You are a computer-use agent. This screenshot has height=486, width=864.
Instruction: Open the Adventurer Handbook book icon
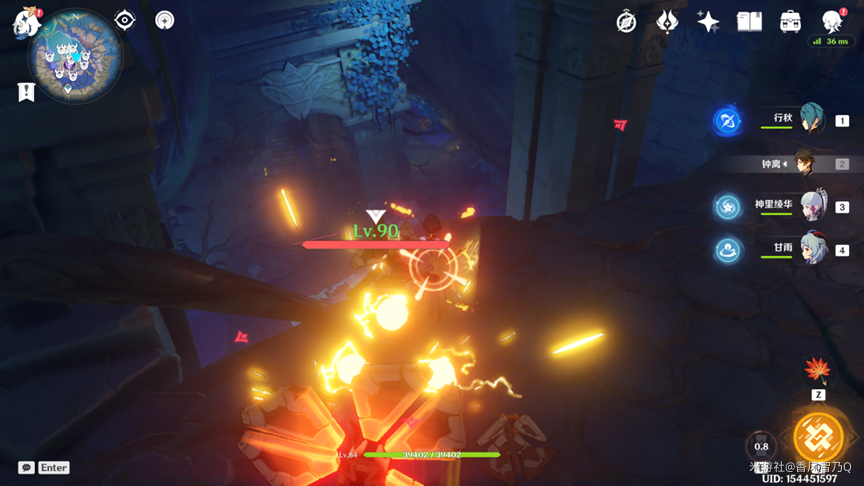pyautogui.click(x=749, y=22)
